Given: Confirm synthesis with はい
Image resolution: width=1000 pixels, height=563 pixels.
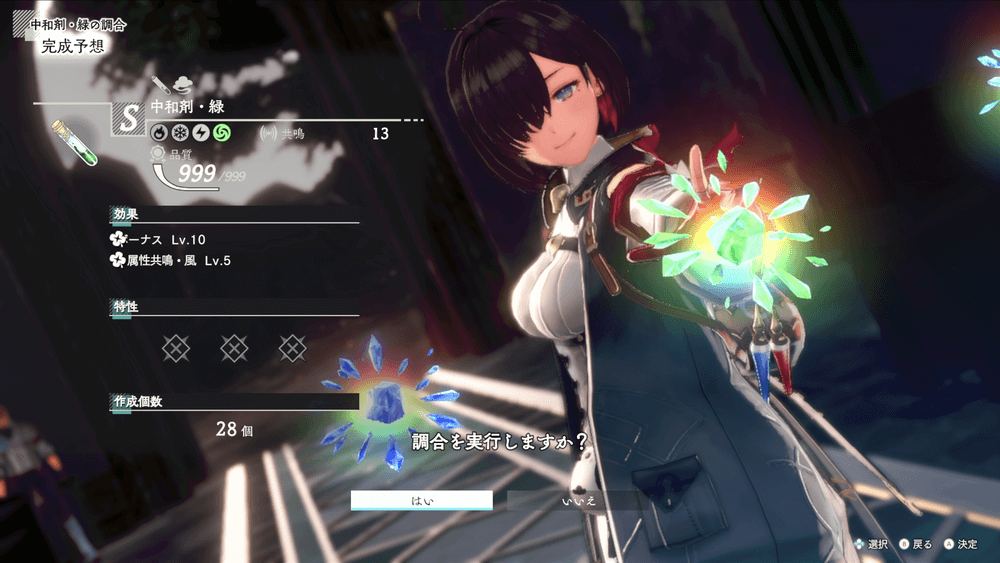Looking at the screenshot, I should [x=421, y=500].
